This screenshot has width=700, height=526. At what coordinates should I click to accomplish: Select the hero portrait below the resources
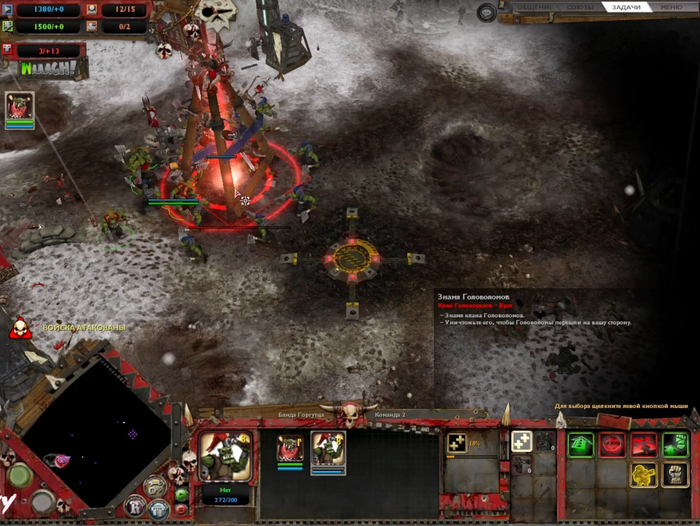coord(19,108)
